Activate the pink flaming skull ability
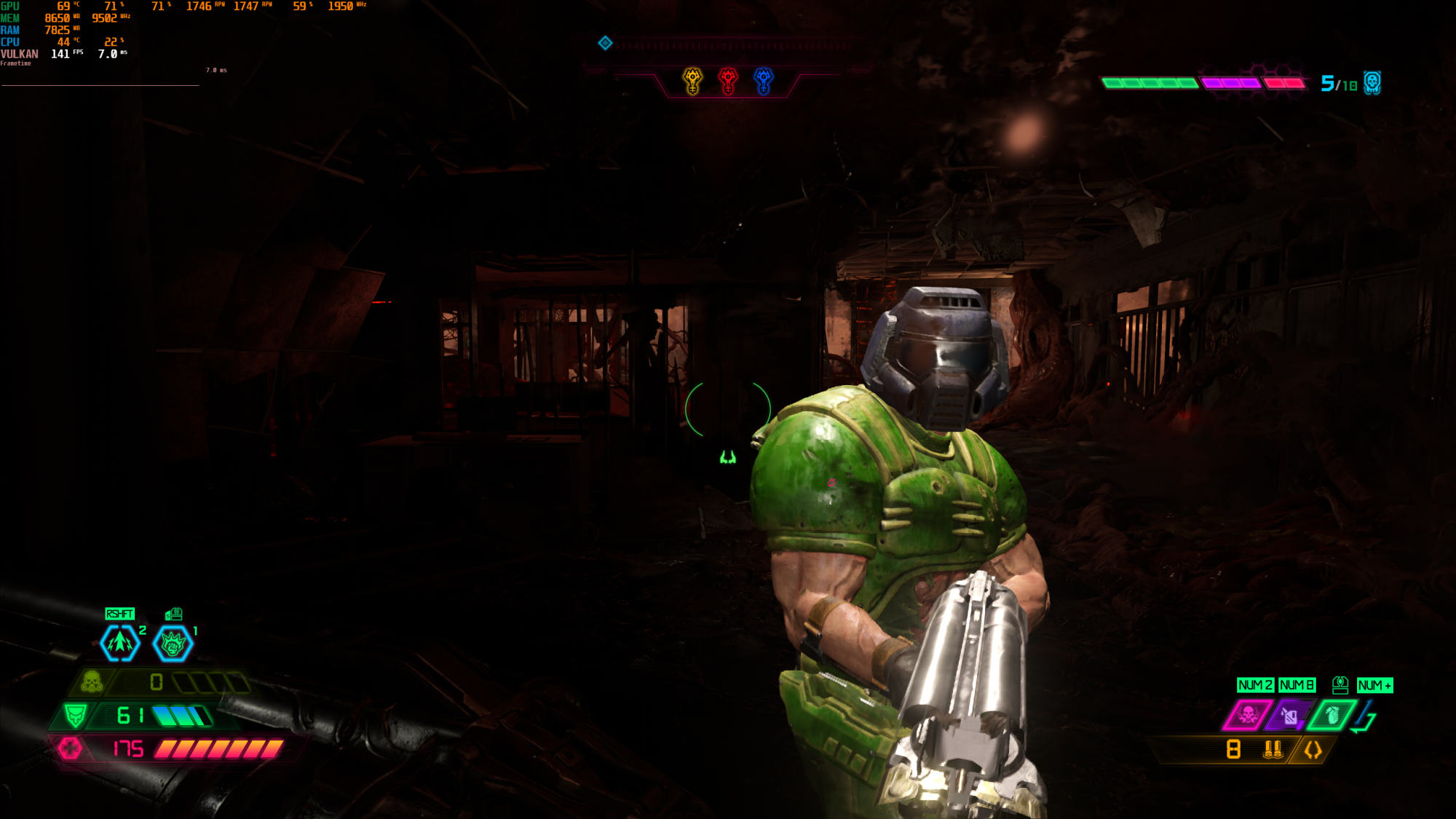1456x819 pixels. click(1248, 715)
